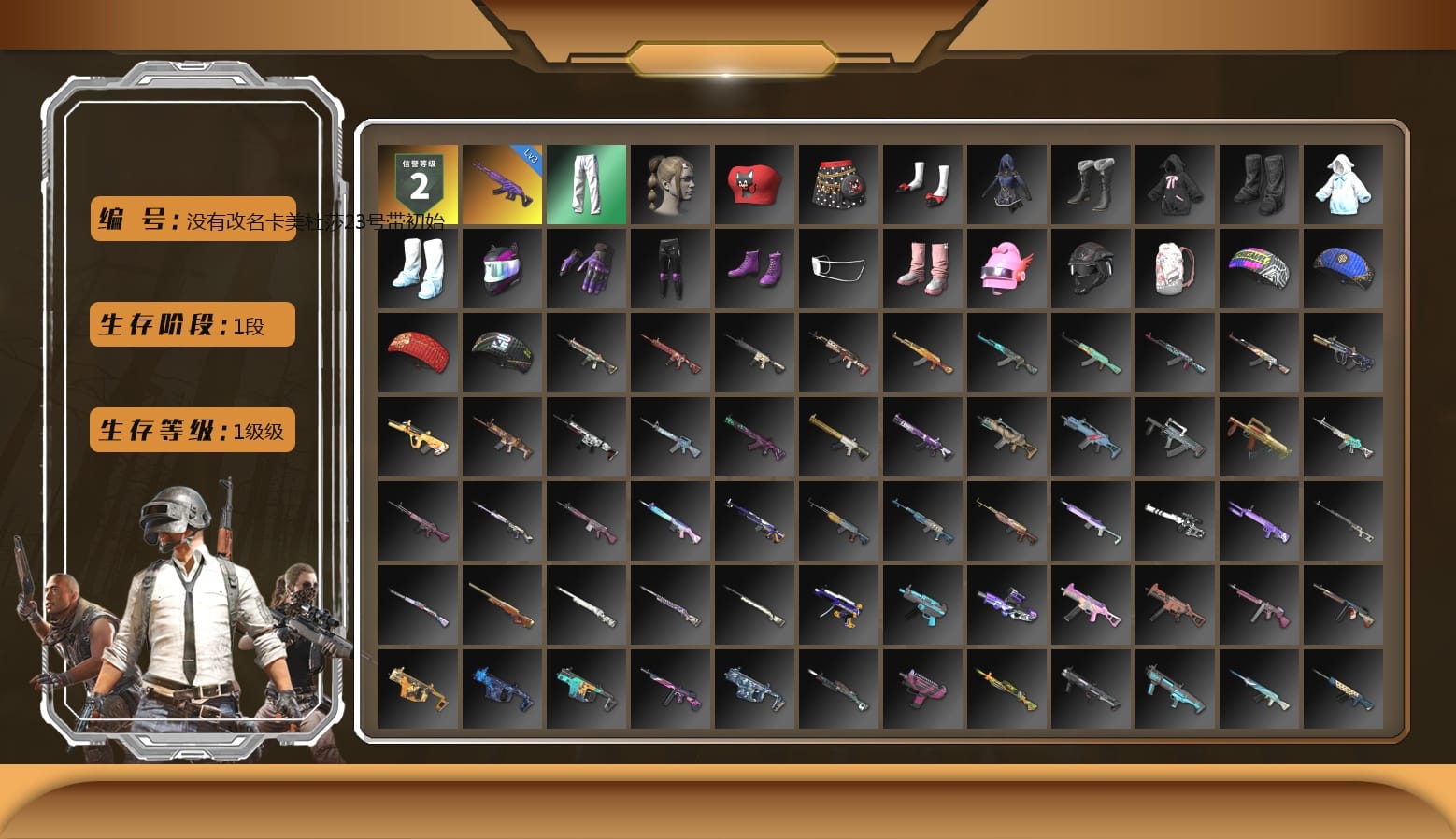The height and width of the screenshot is (839, 1456).
Task: Select the 生存等级 1级级 text
Action: coord(192,430)
